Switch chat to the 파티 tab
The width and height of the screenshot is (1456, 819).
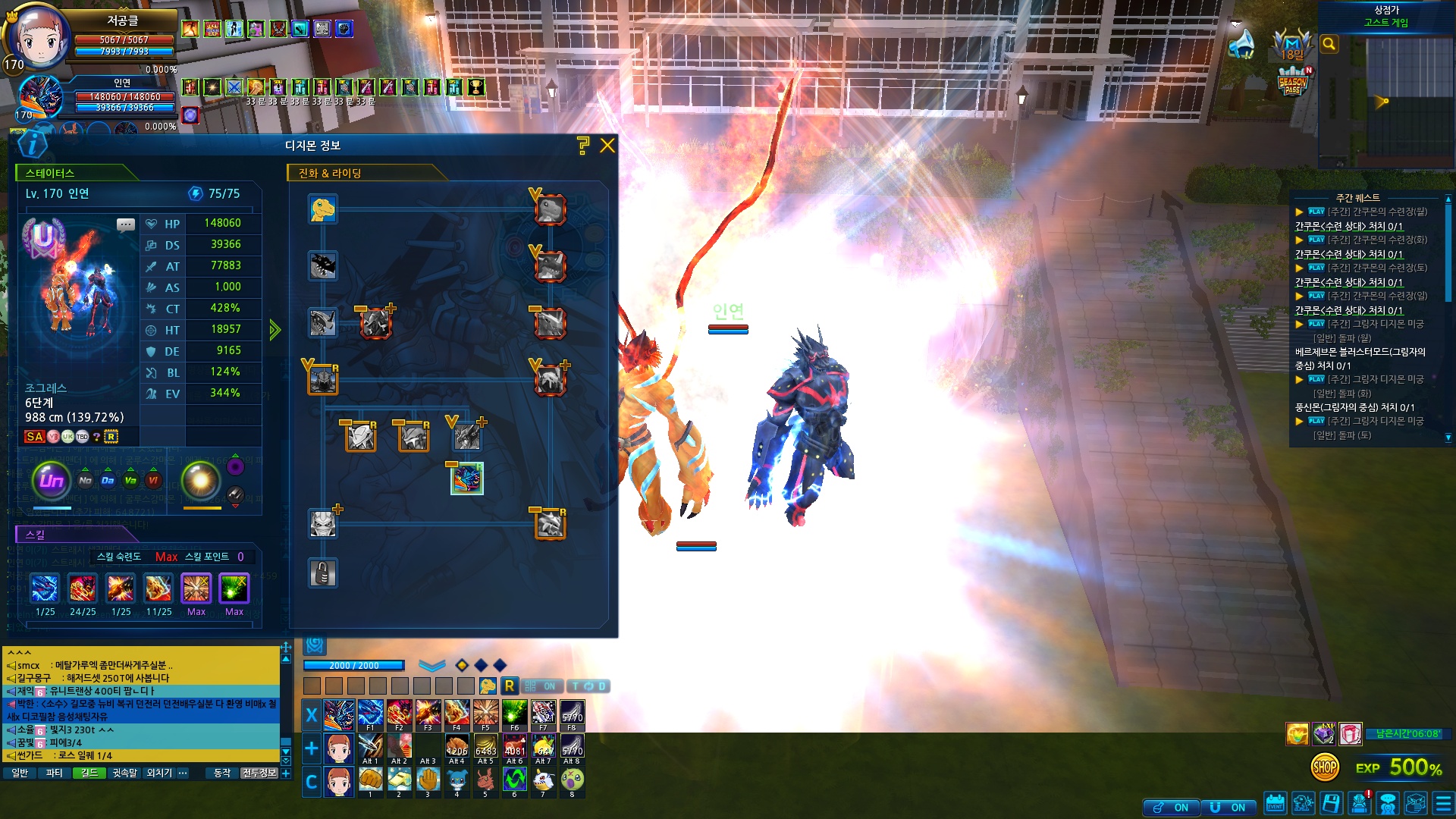[54, 773]
